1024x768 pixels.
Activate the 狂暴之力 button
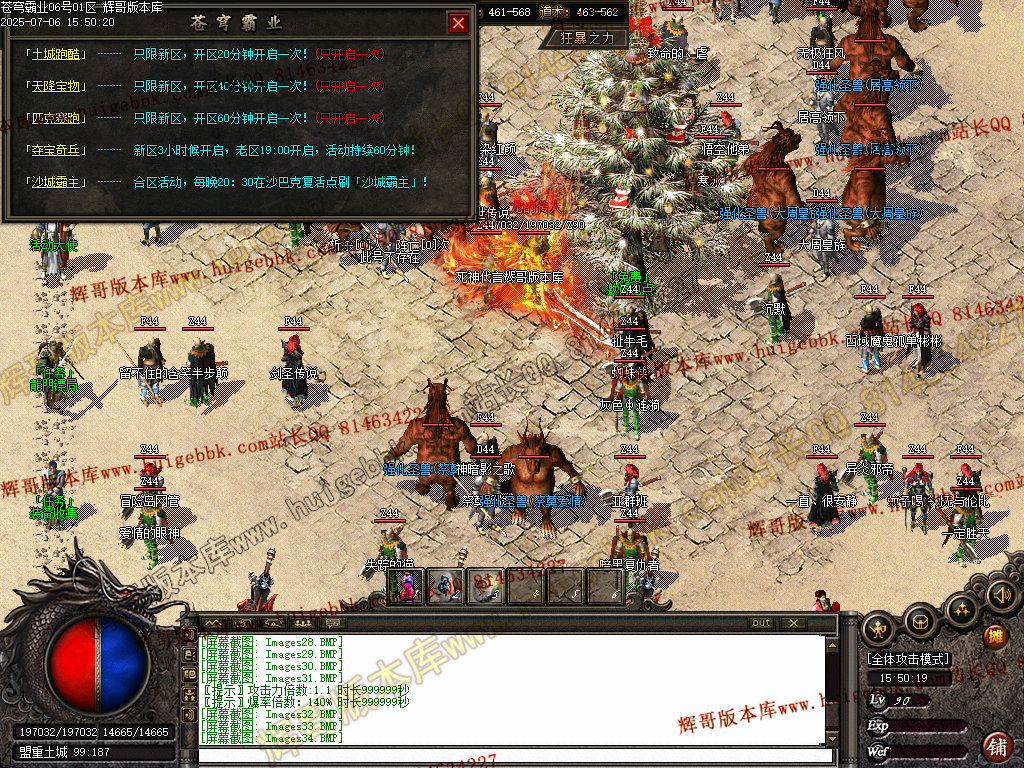pos(593,38)
